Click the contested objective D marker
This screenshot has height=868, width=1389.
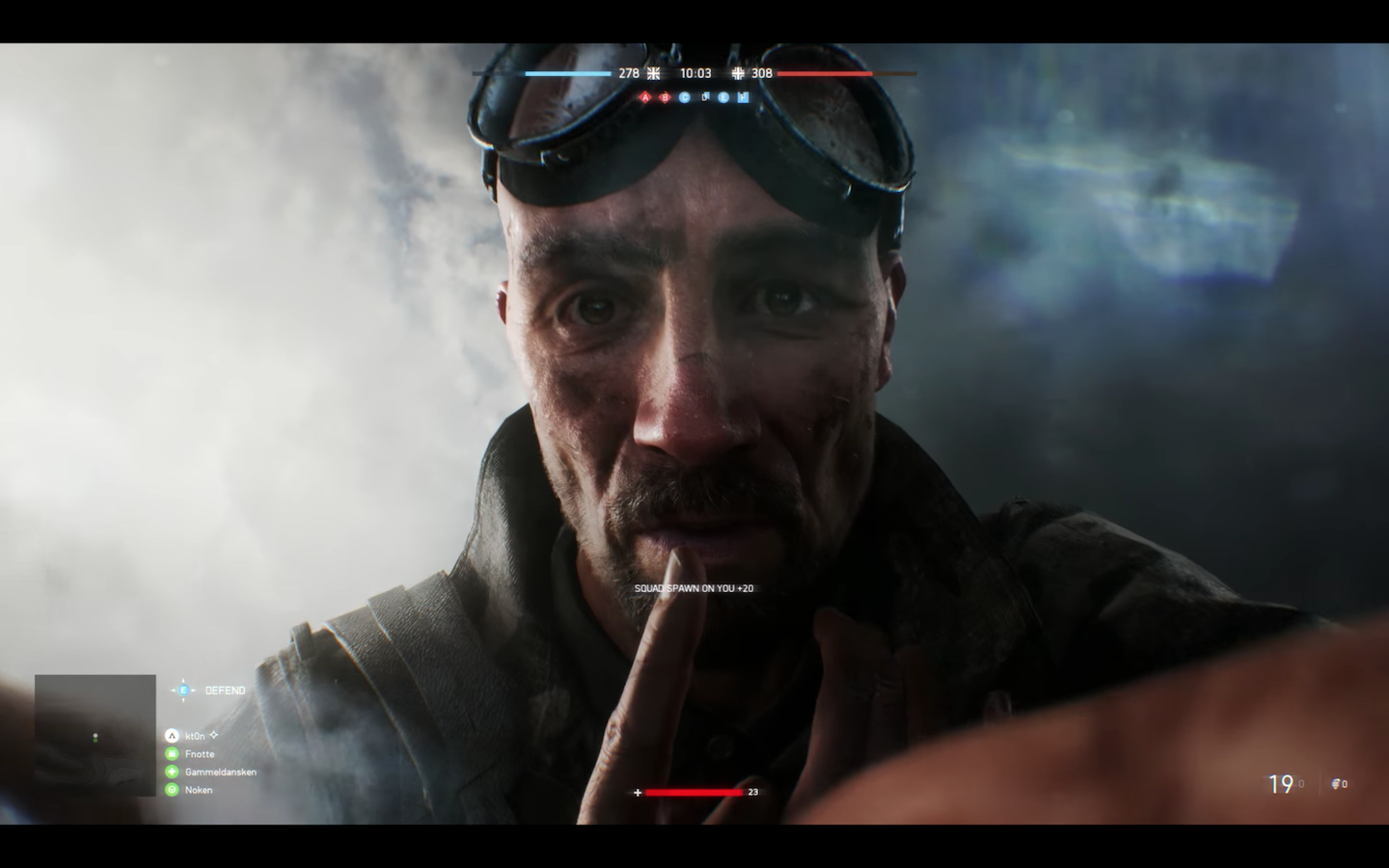(x=705, y=97)
